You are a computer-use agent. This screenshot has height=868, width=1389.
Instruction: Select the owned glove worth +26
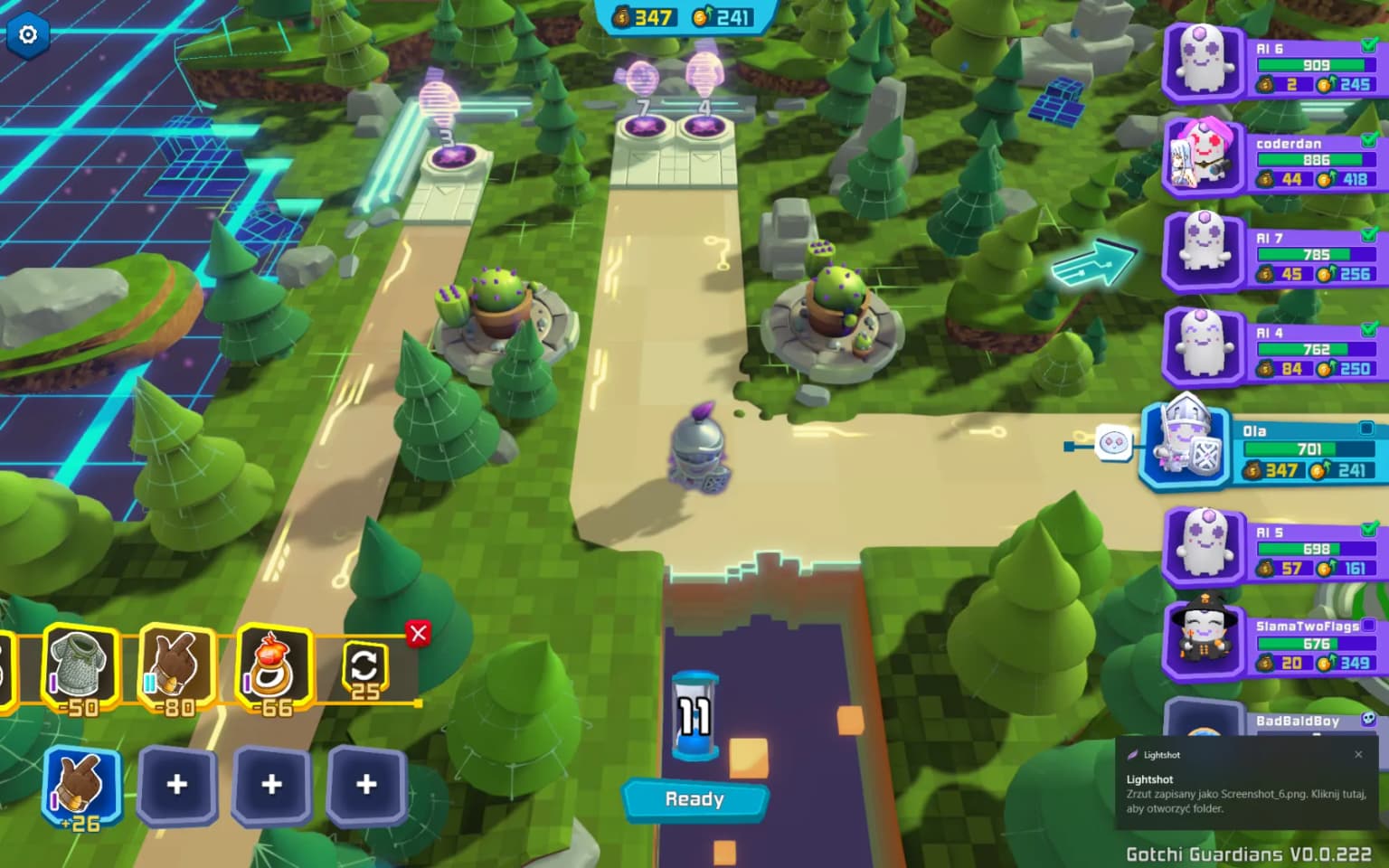[x=81, y=785]
